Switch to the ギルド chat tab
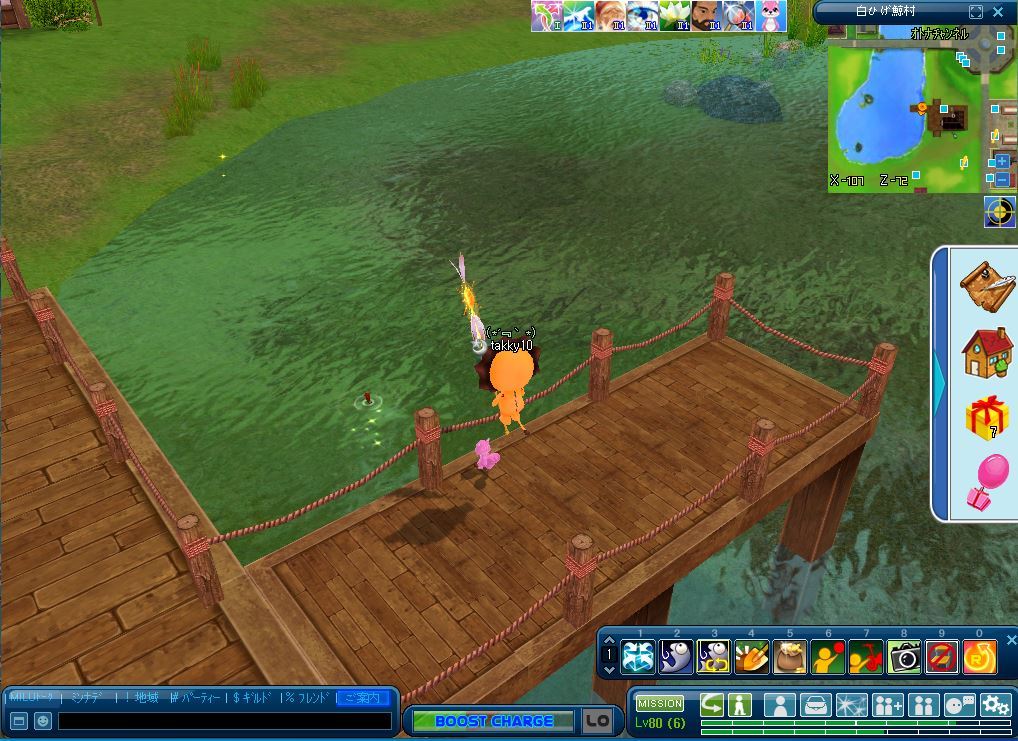The image size is (1018, 741). pyautogui.click(x=254, y=697)
